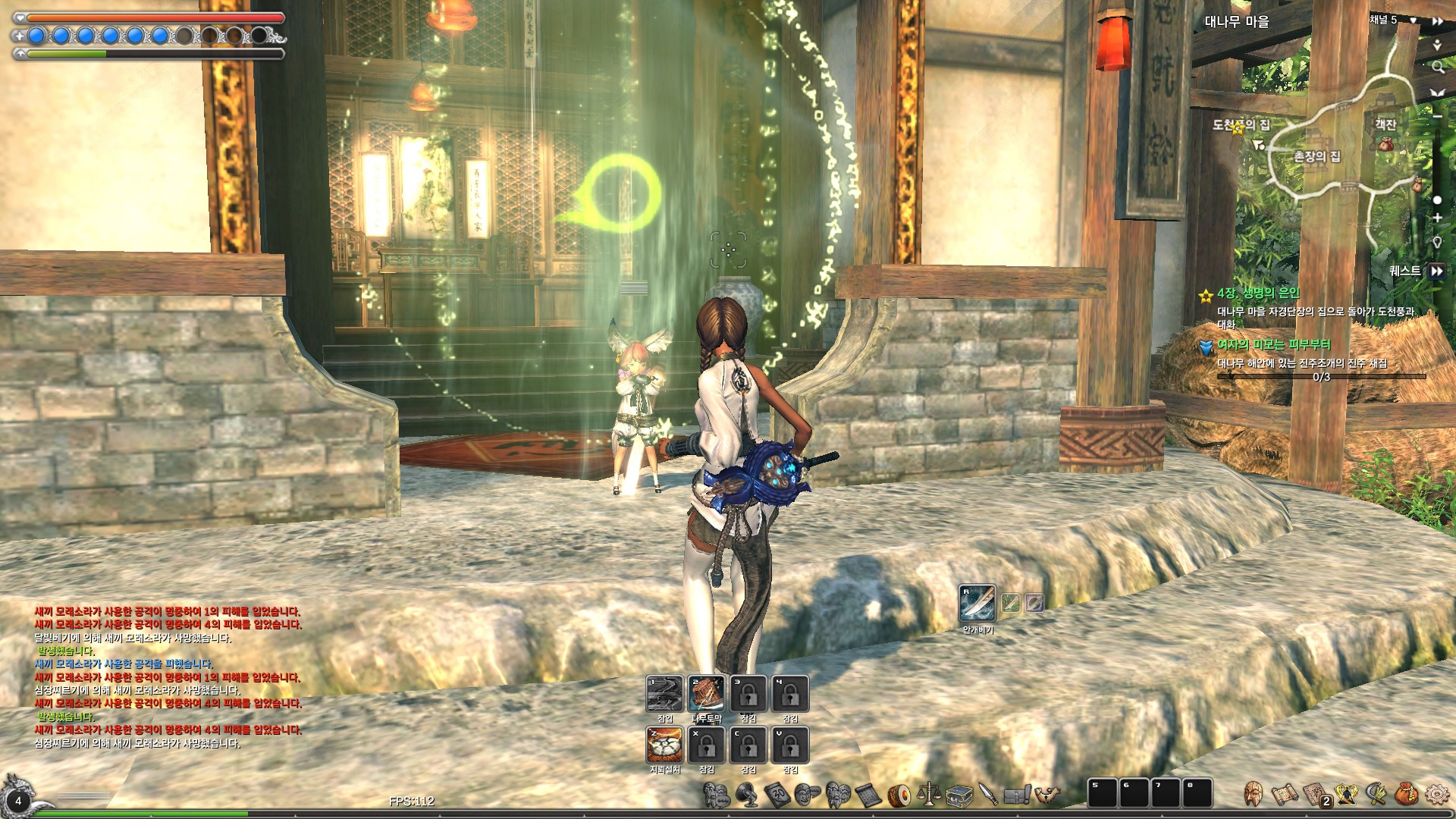
Task: Activate the 나무토막 wood log skill
Action: point(706,693)
